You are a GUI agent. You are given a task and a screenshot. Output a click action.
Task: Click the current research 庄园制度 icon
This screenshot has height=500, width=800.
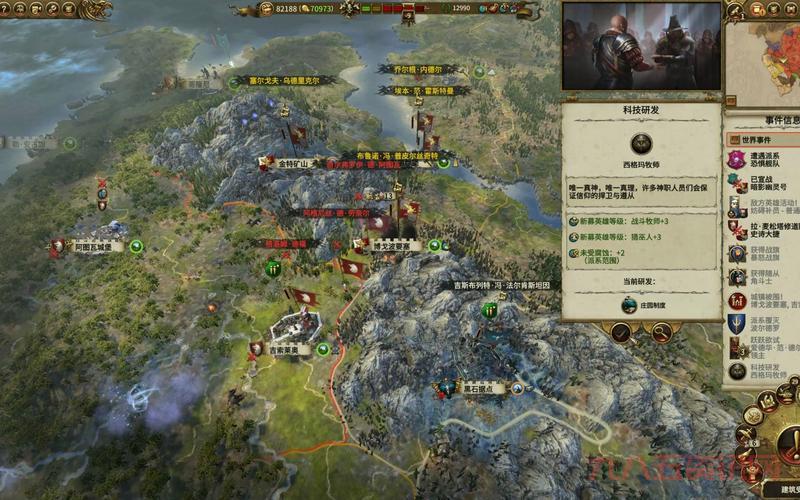(629, 305)
